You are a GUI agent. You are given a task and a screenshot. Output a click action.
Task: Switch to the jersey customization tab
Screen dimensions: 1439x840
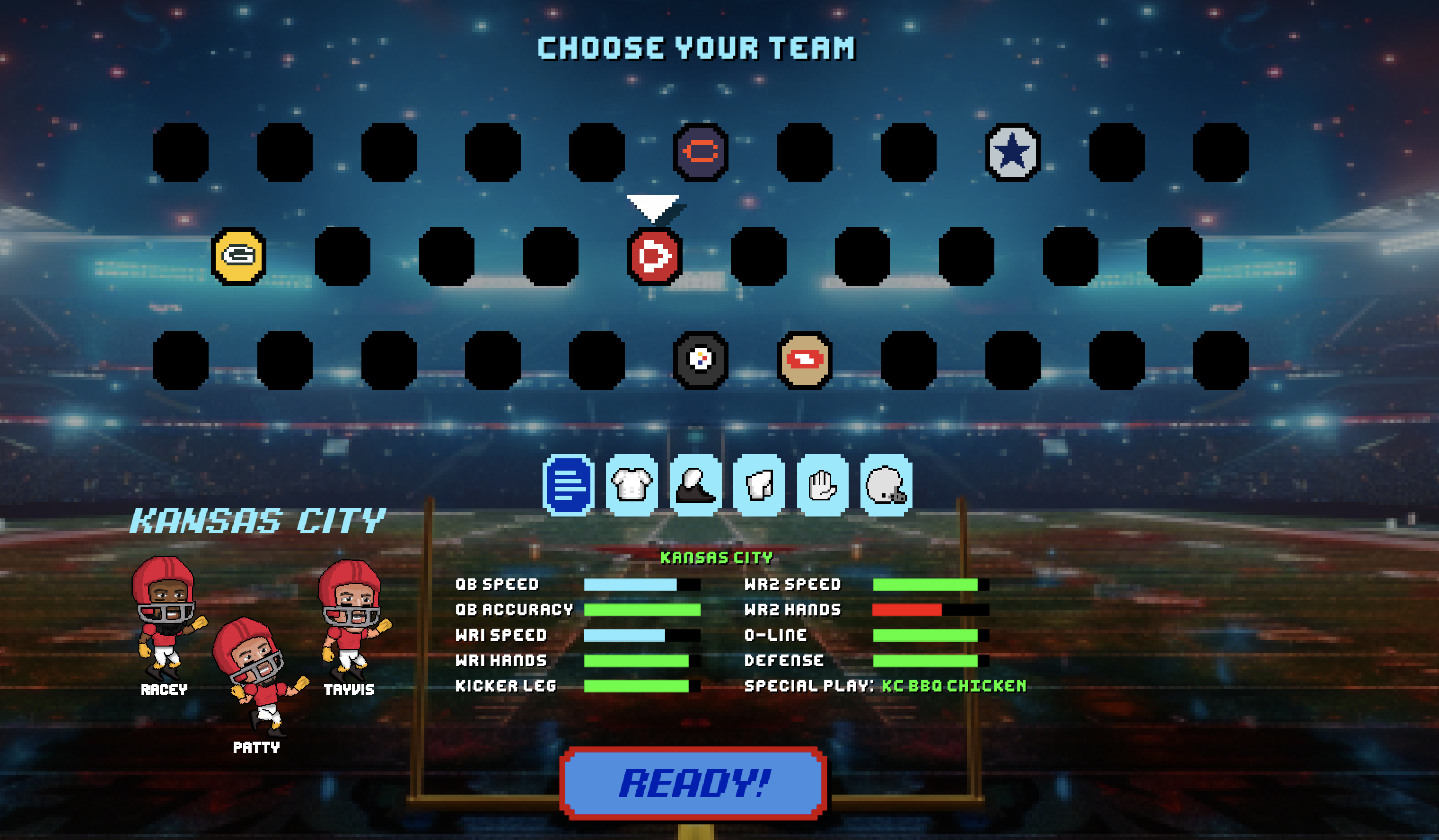click(x=632, y=485)
